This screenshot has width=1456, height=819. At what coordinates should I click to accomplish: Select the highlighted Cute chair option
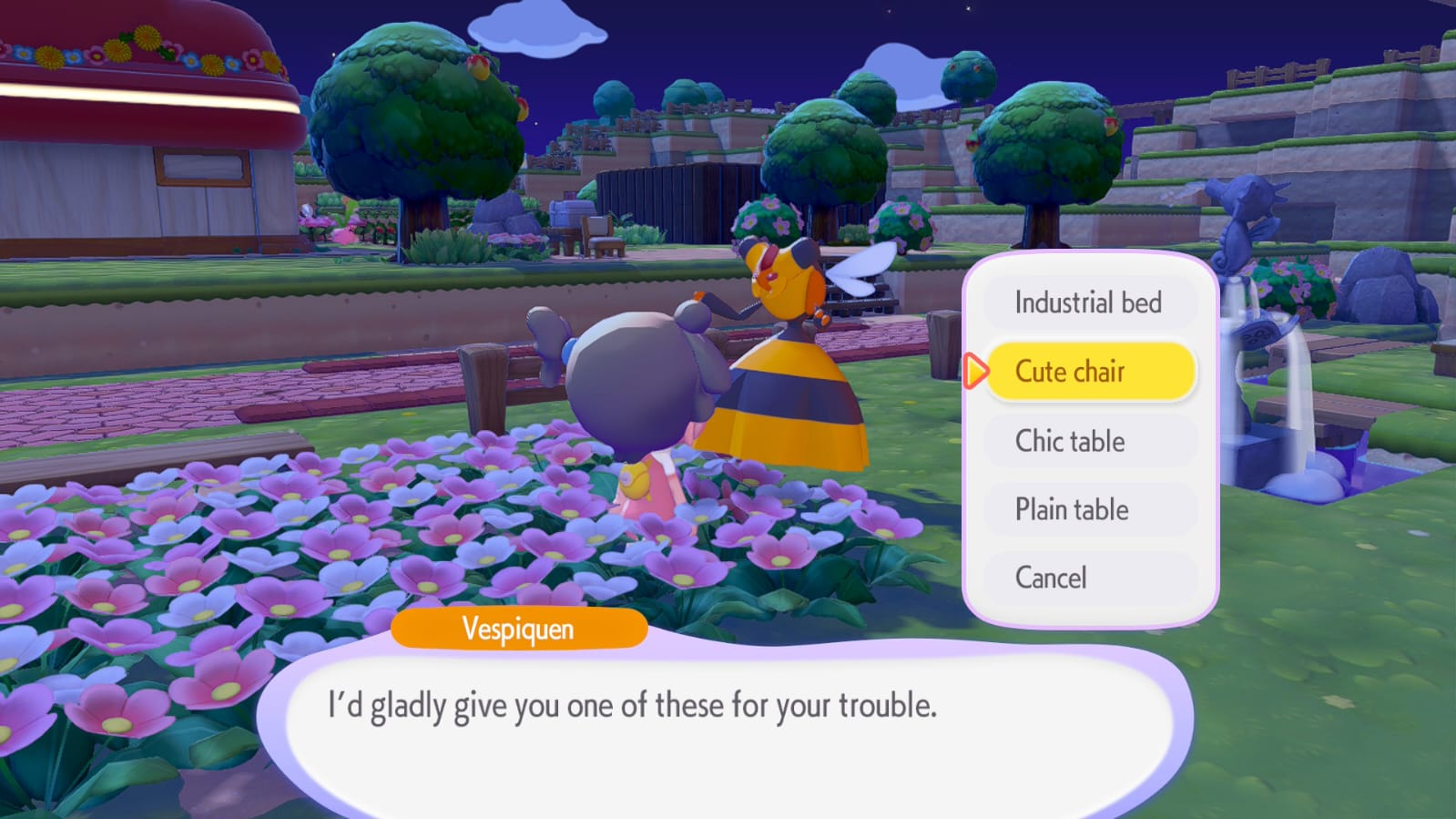(x=1089, y=372)
